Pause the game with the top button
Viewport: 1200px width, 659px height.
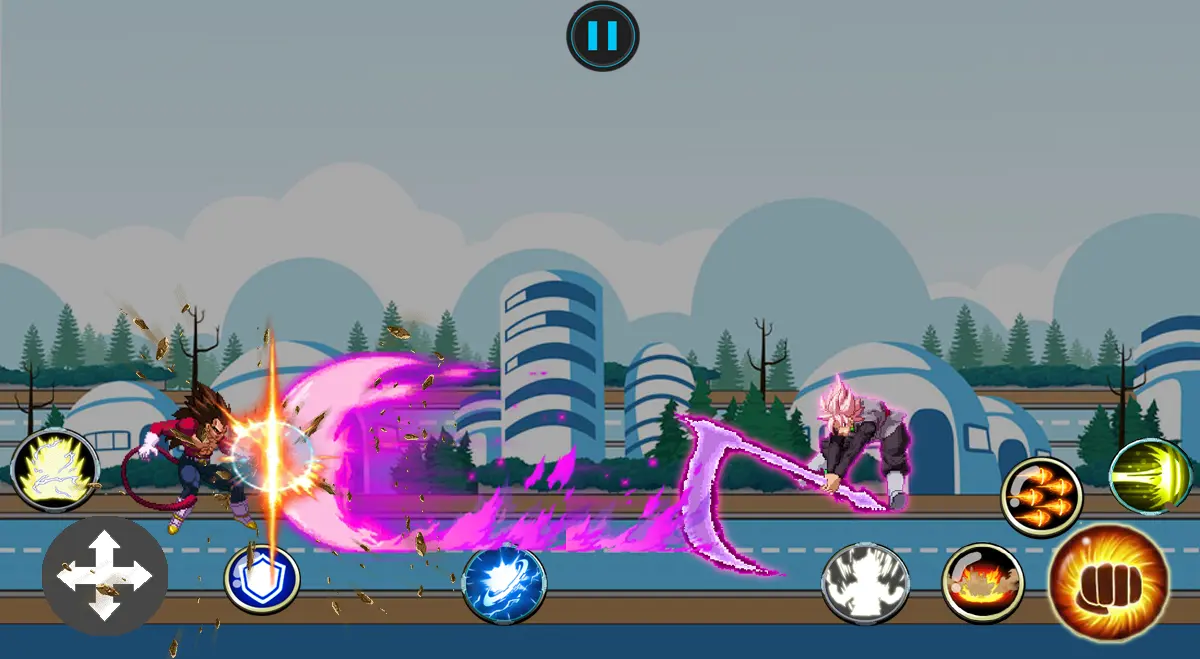[602, 36]
